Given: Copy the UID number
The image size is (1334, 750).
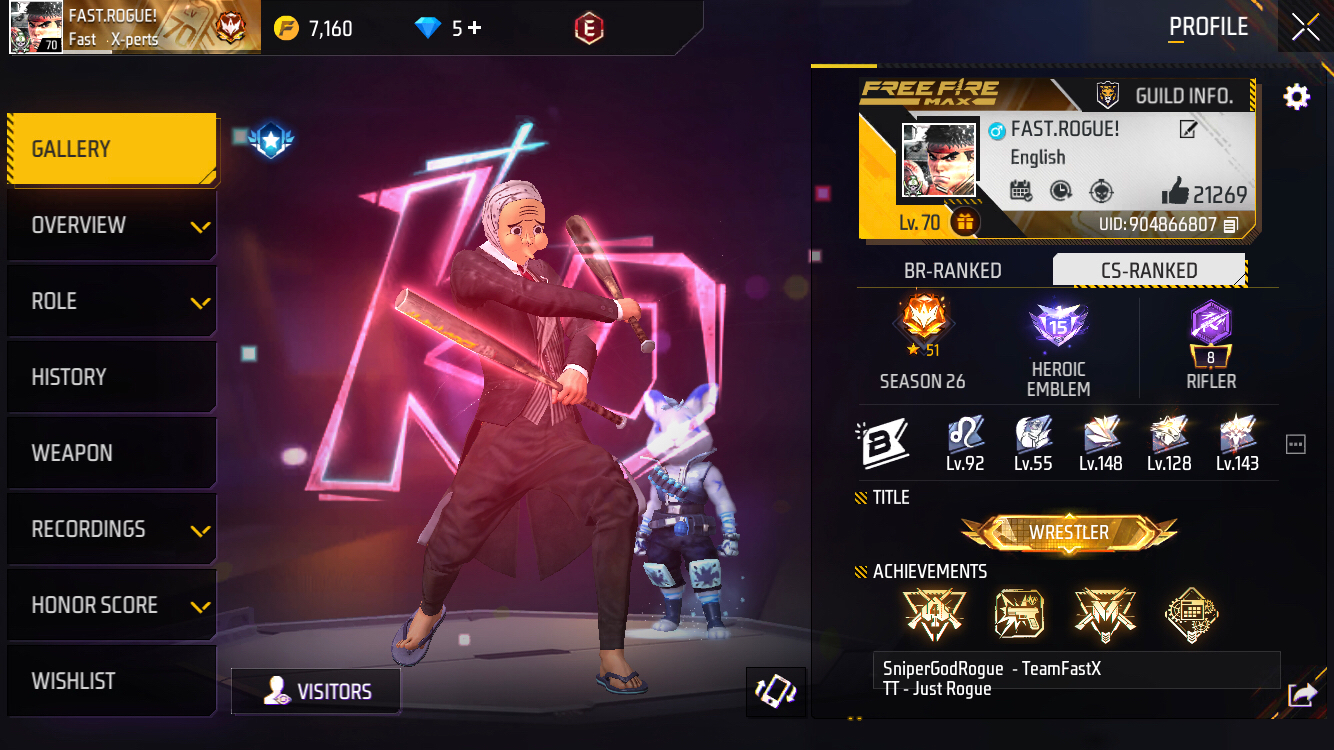Looking at the screenshot, I should point(1231,225).
